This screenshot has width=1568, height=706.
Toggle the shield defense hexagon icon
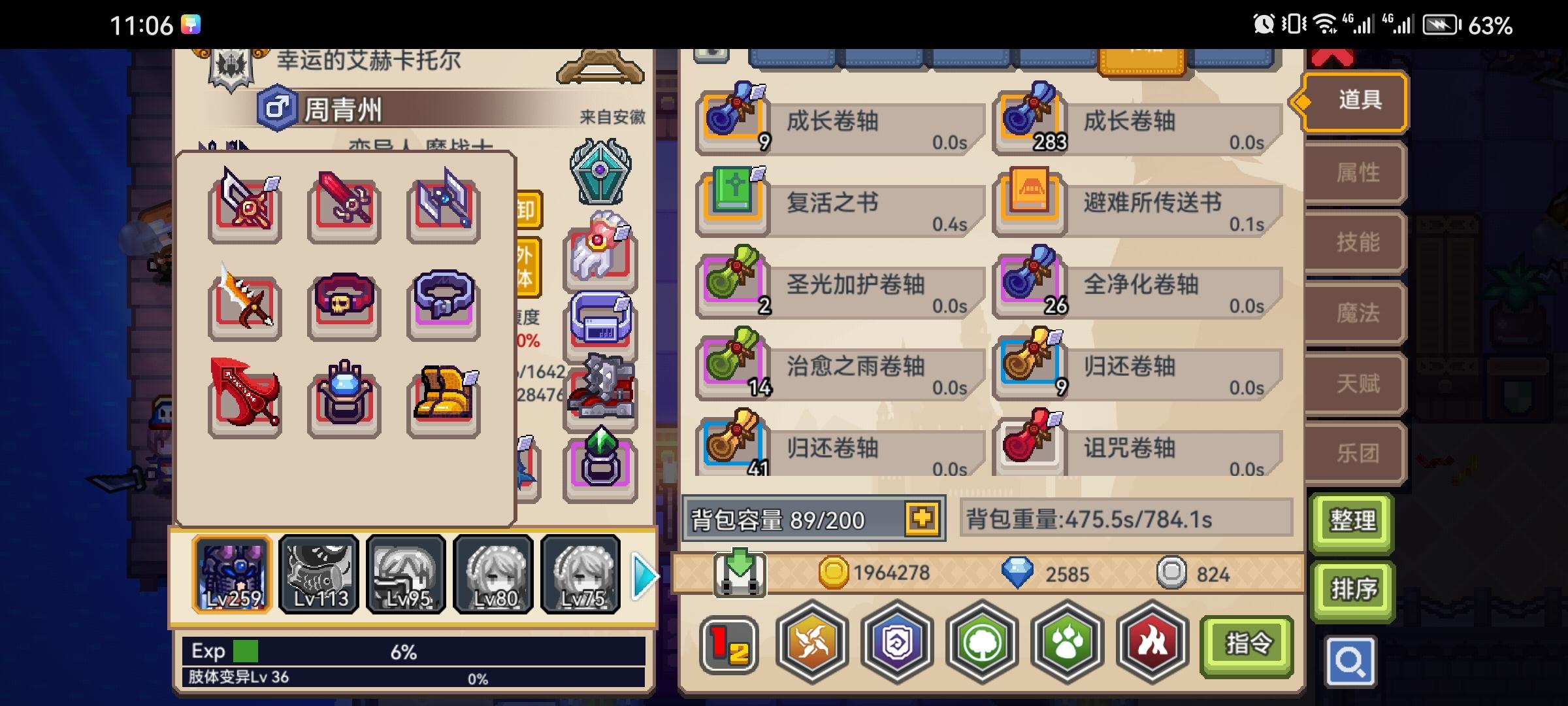pos(898,644)
